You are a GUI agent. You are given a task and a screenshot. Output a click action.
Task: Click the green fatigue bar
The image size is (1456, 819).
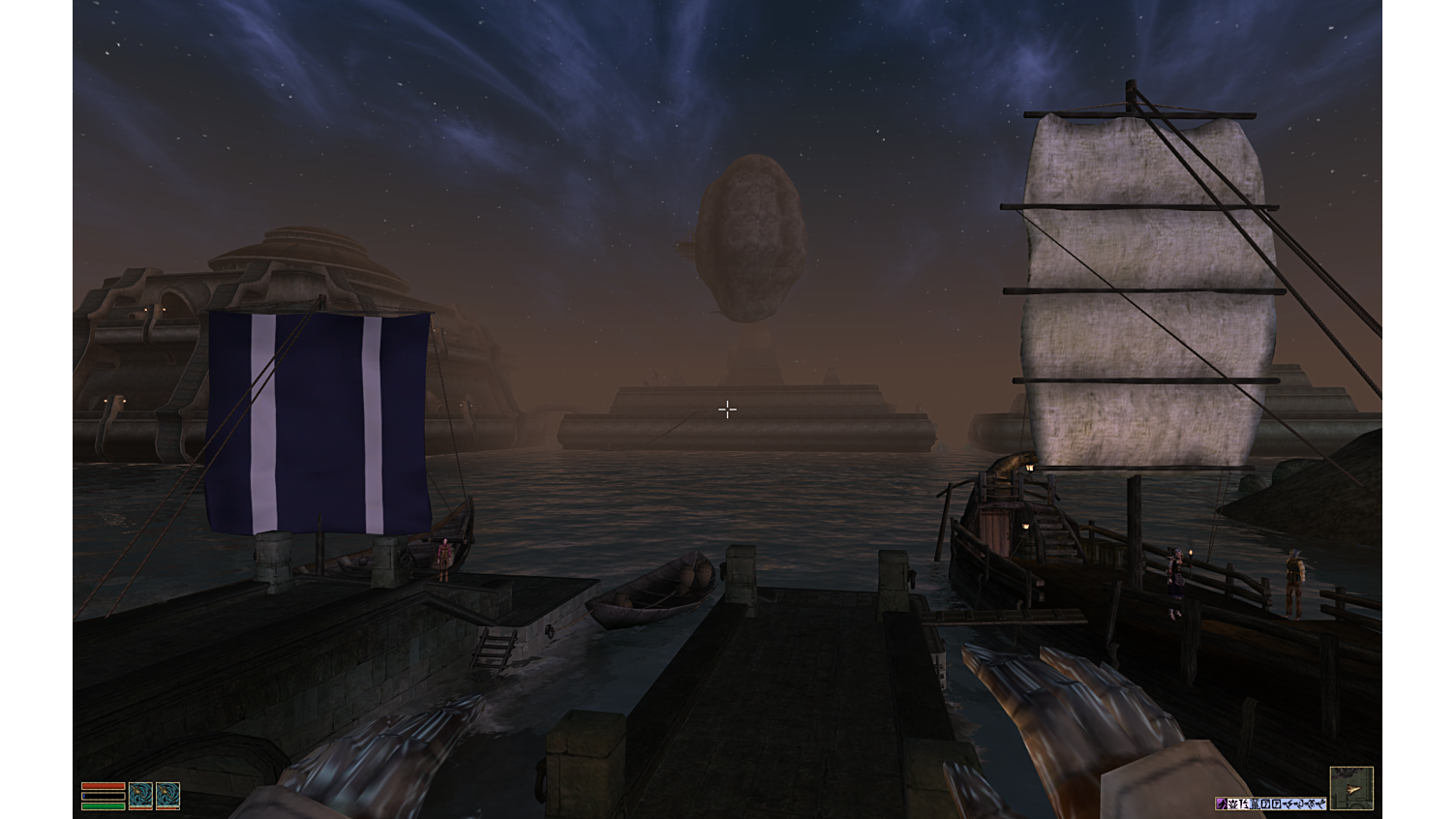104,808
